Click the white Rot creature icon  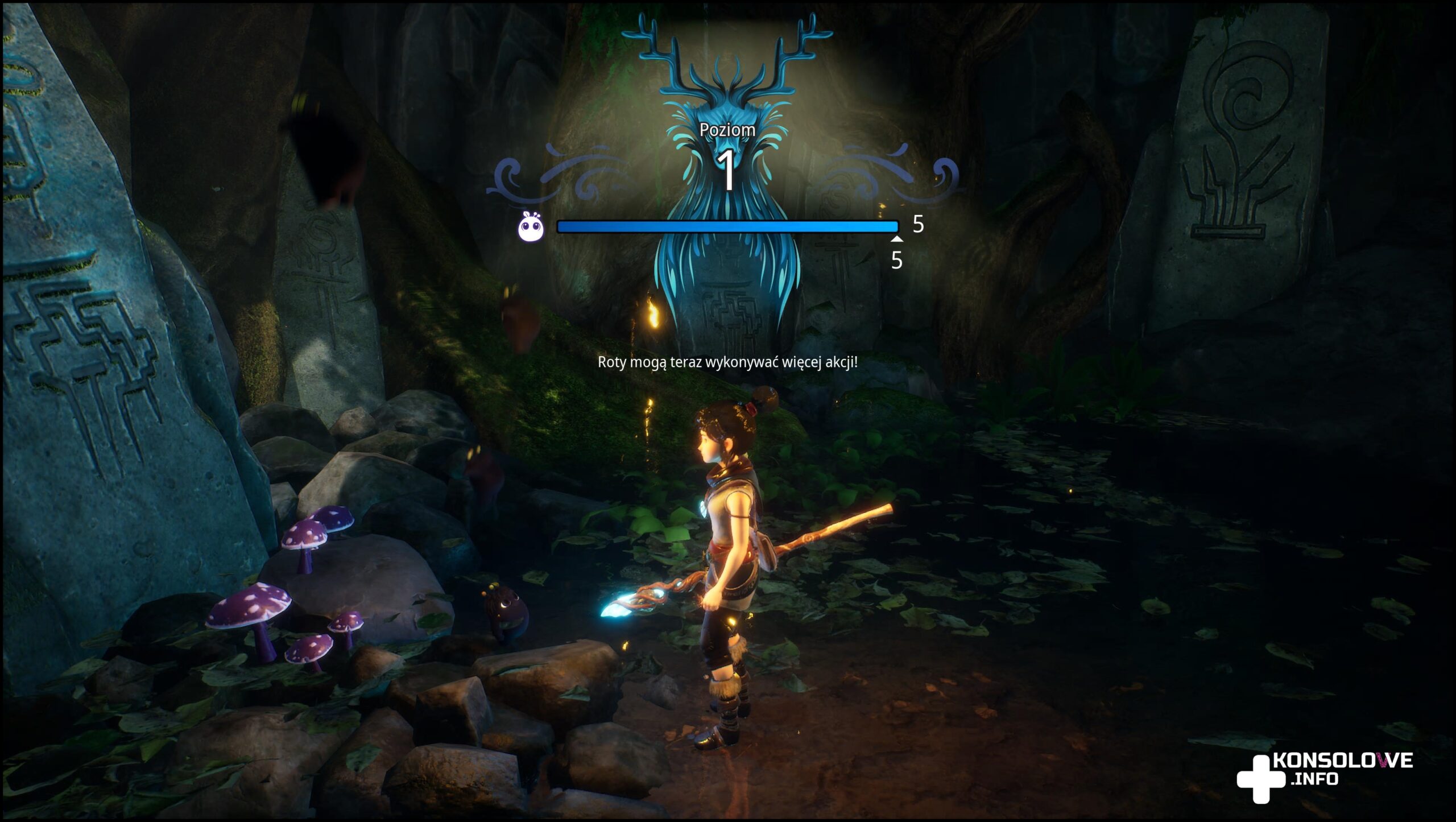click(531, 226)
